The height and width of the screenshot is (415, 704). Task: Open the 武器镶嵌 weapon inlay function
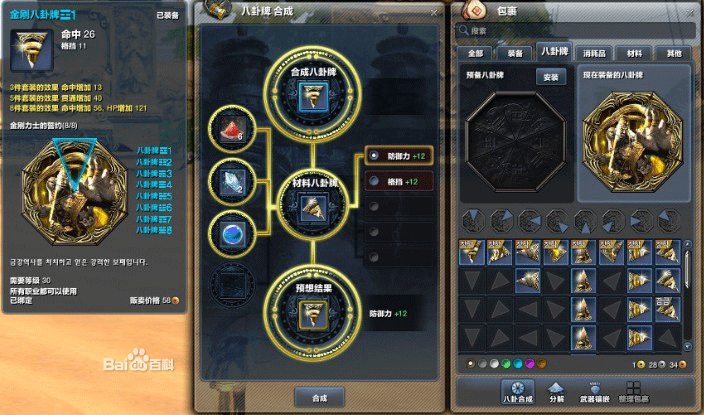tap(595, 392)
